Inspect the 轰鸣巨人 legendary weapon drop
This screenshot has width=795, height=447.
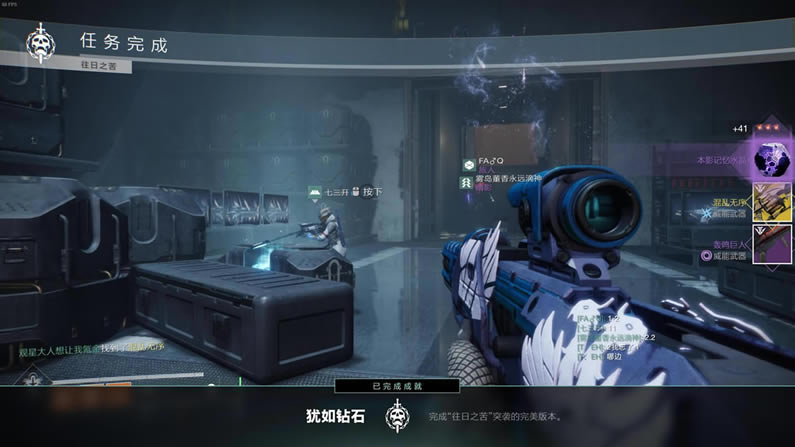pos(772,245)
